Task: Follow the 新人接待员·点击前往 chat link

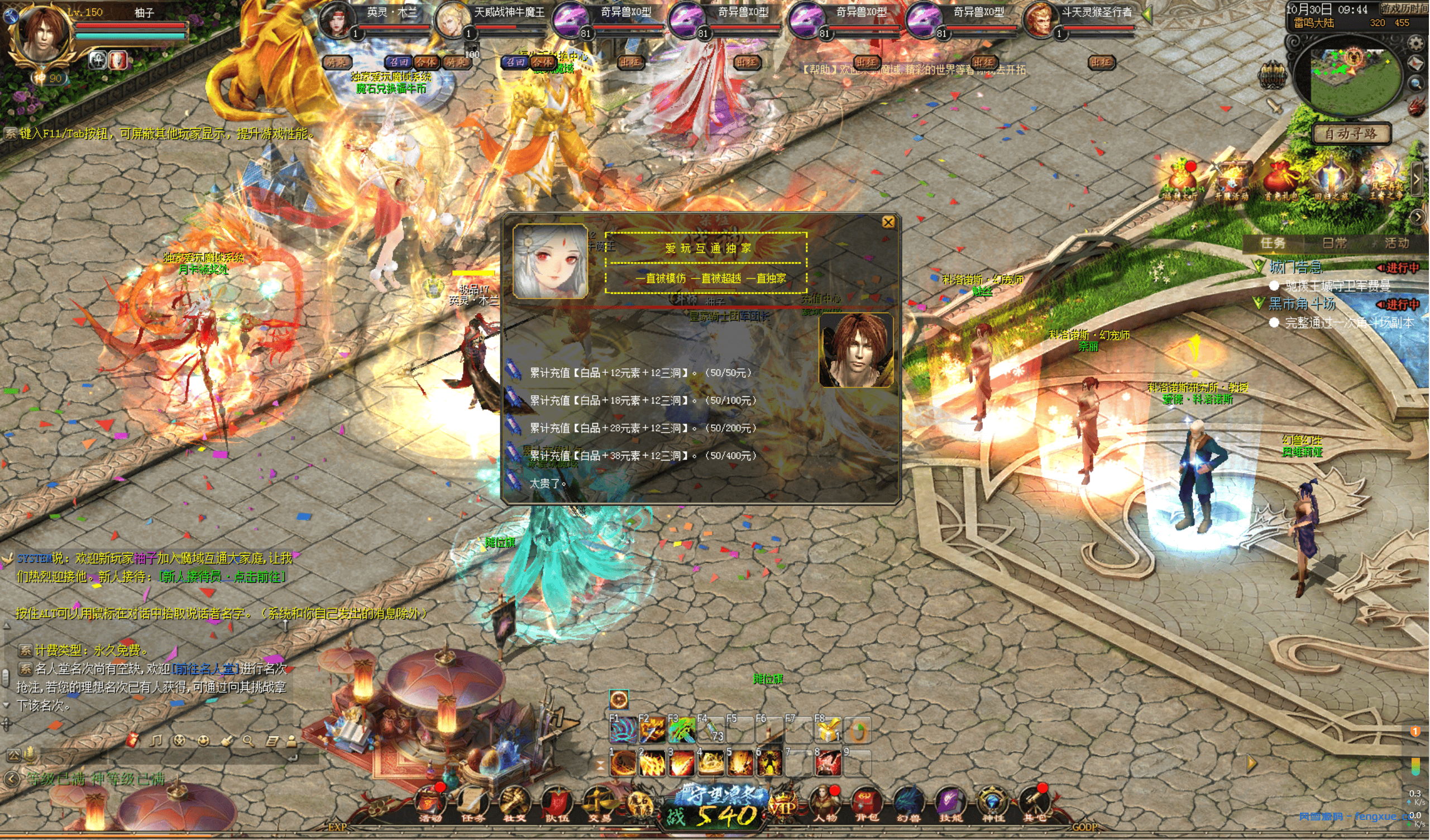Action: pos(222,577)
